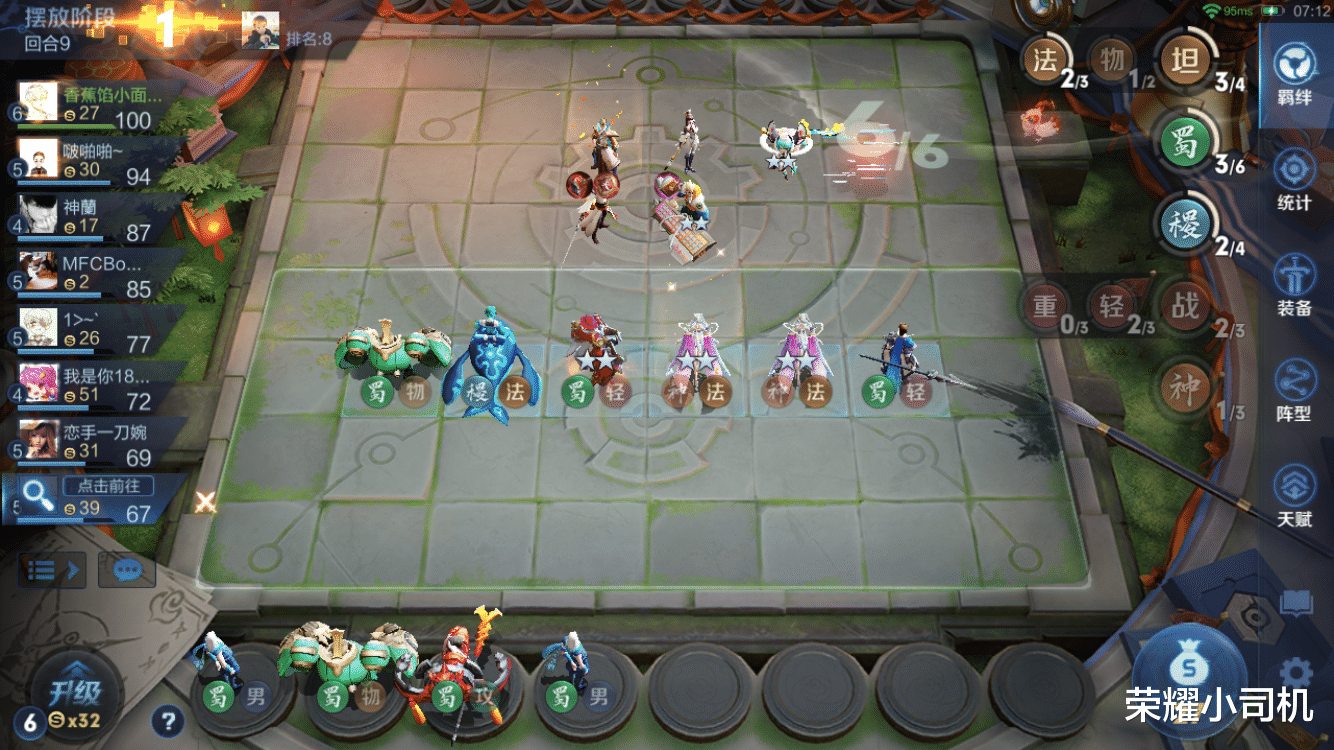The image size is (1334, 750).
Task: Show the 阵型 formation tab
Action: point(1294,390)
